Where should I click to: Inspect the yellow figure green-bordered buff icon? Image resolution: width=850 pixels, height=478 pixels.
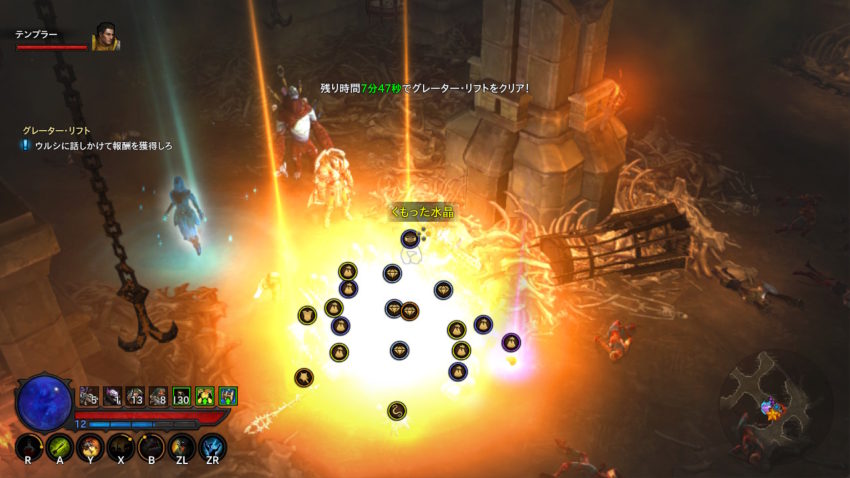(204, 396)
